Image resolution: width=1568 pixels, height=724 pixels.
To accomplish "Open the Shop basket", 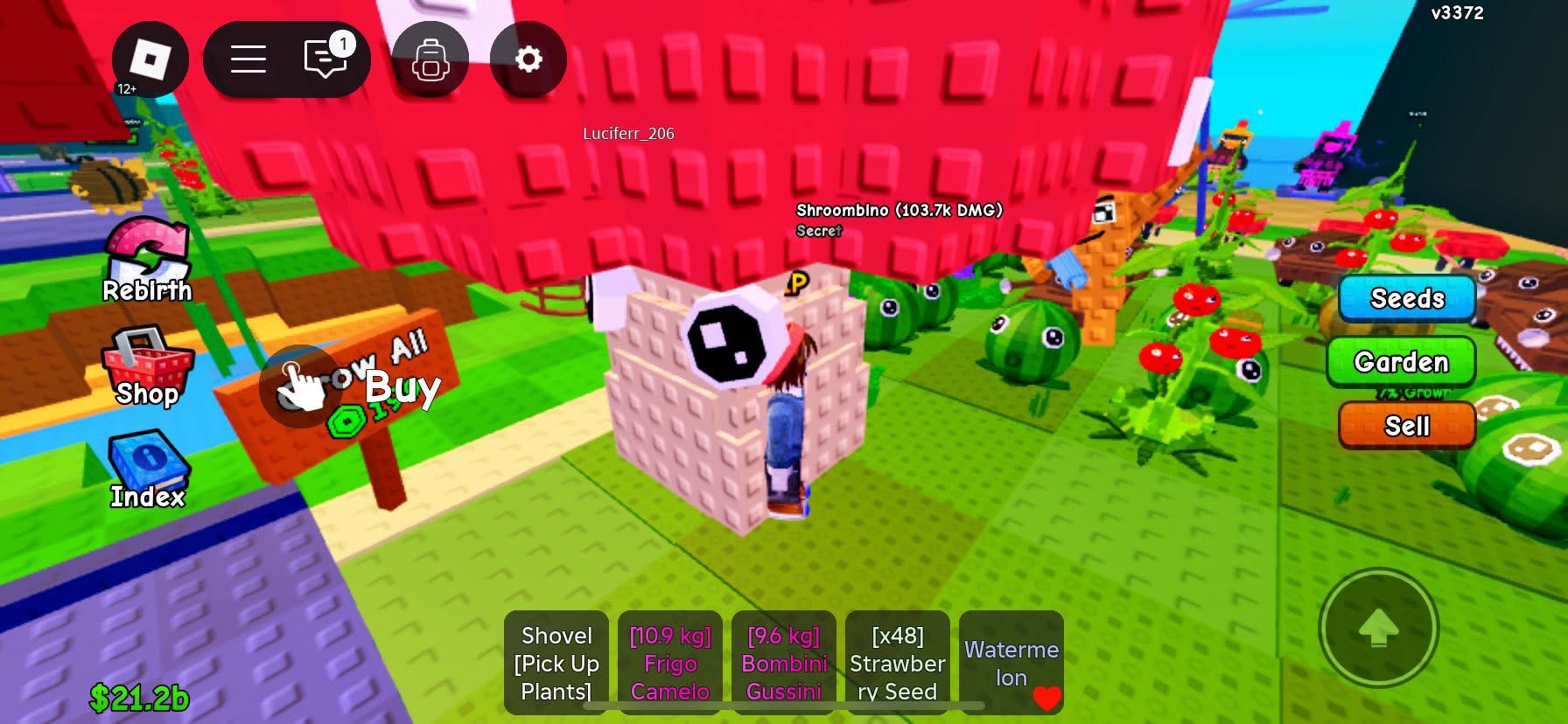I will 147,367.
